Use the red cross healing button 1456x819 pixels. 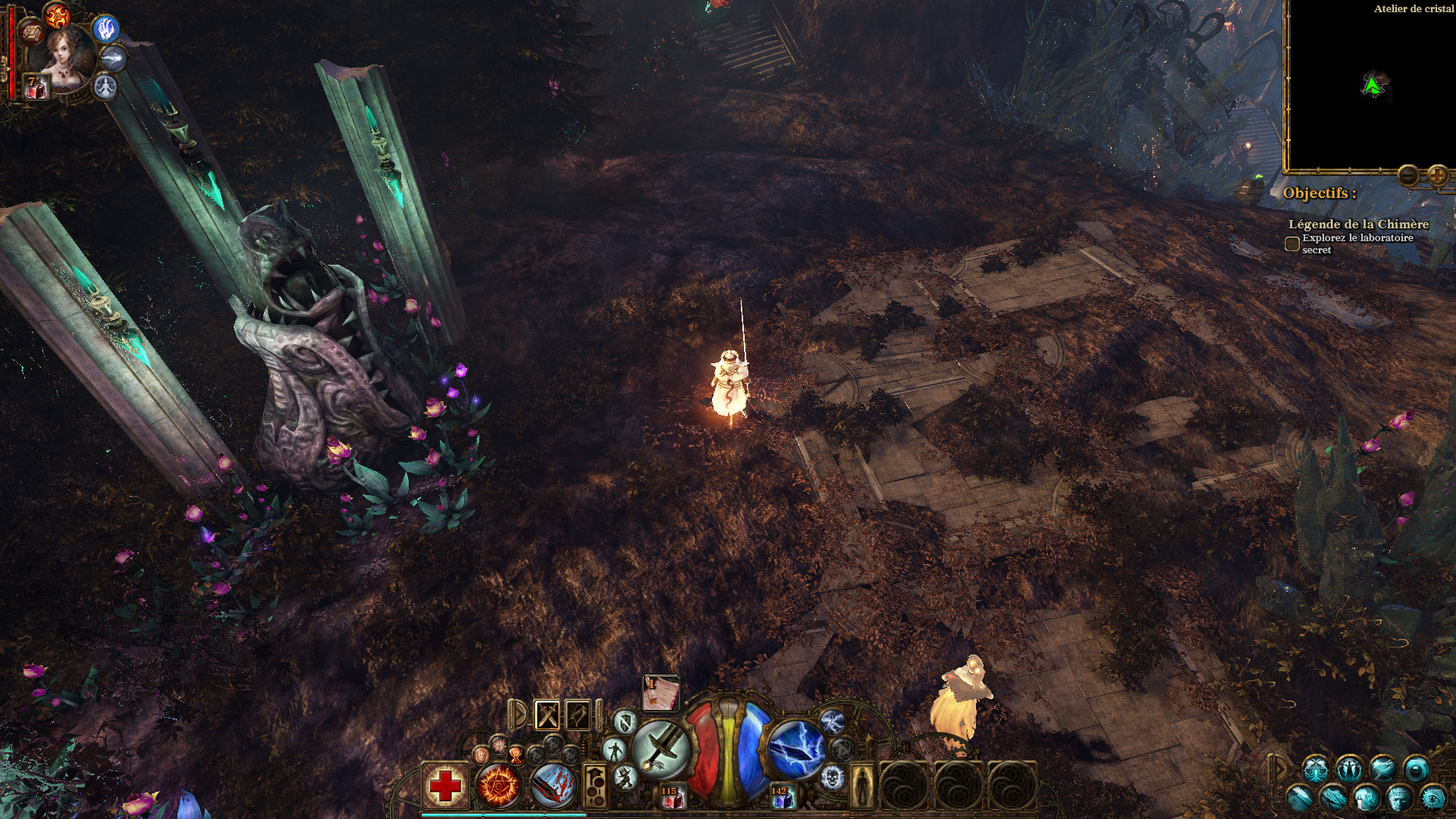[x=445, y=786]
